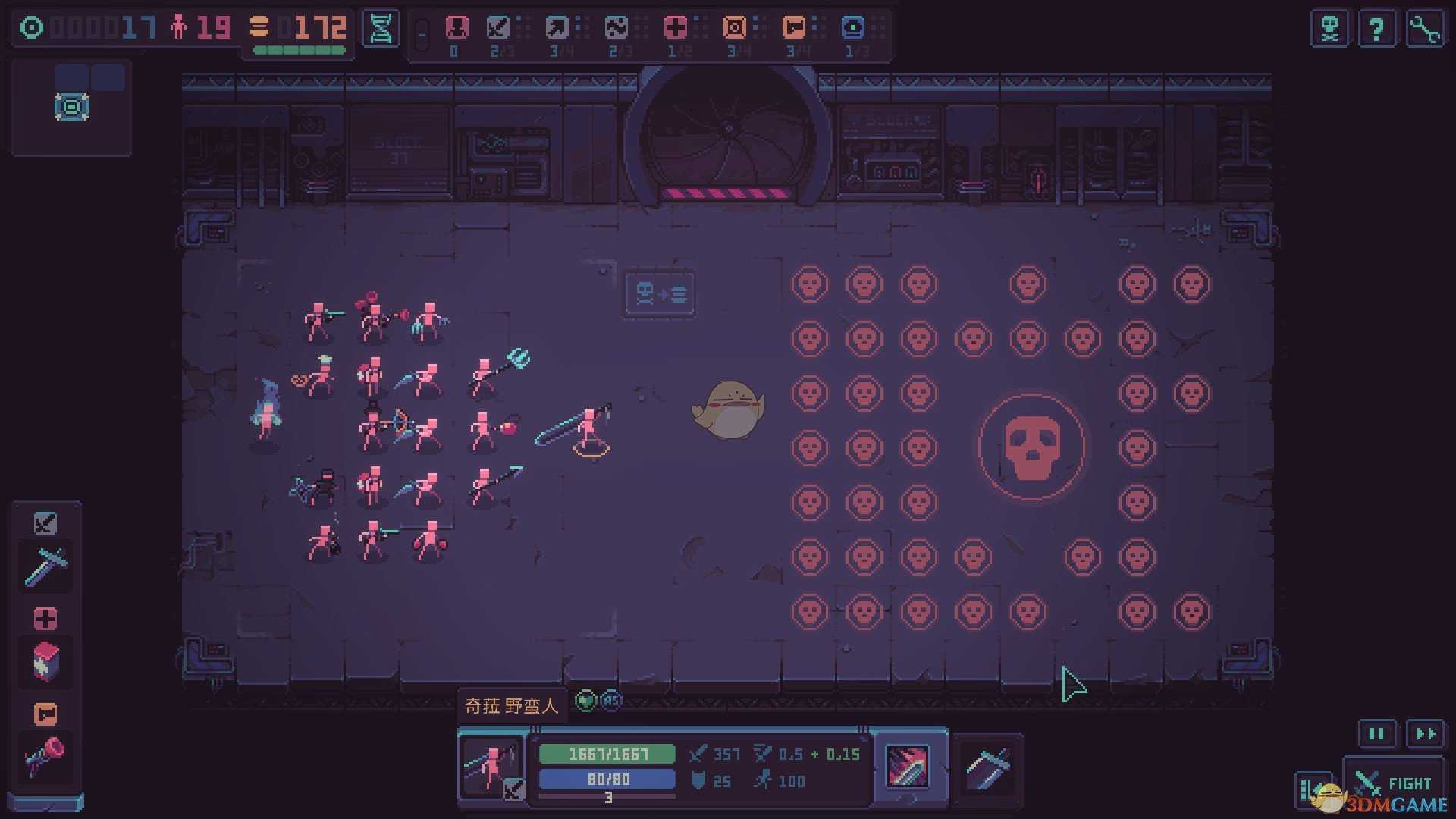Click the selected barbarian's skill icon
The width and height of the screenshot is (1456, 819).
pos(908,767)
